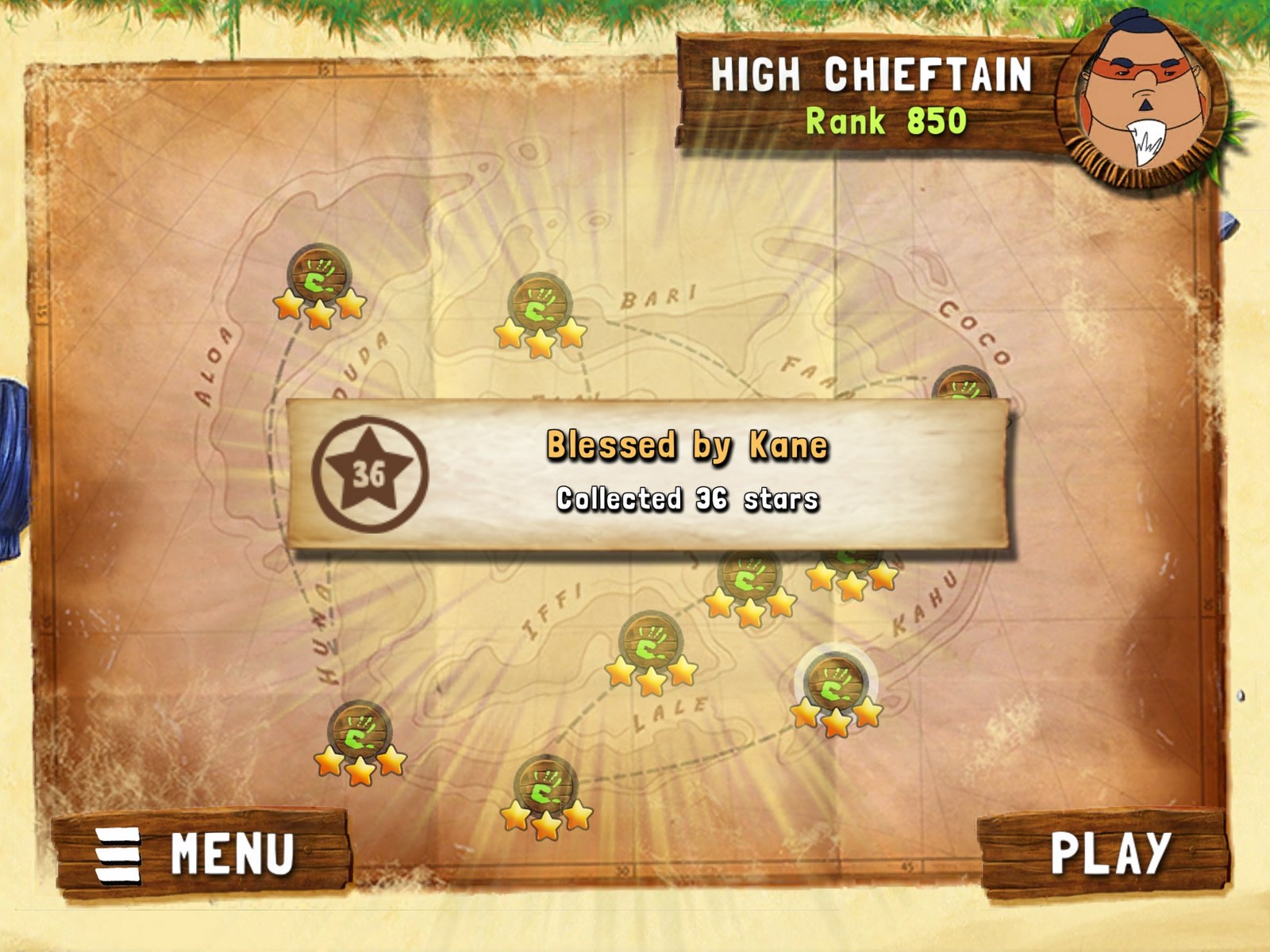Pick the level node just above Lale
This screenshot has height=952, width=1270.
click(x=651, y=644)
